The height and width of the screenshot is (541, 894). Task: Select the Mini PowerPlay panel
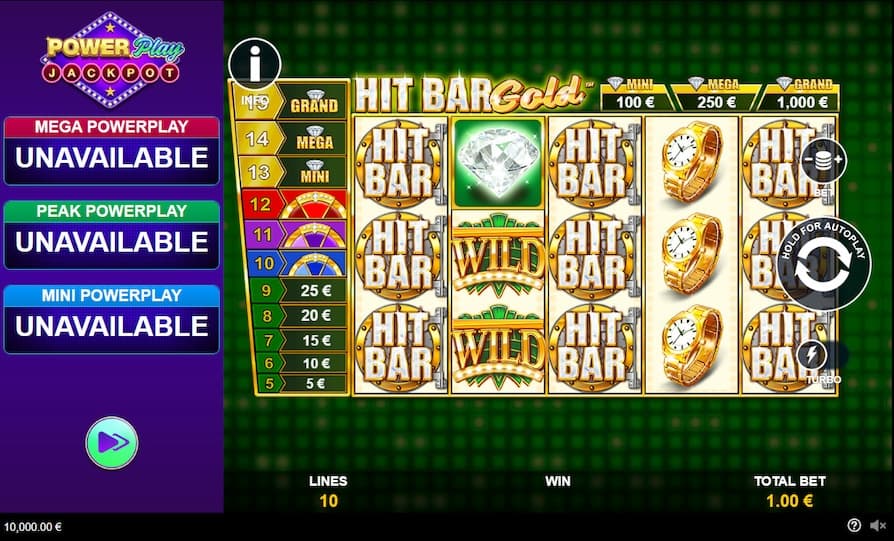coord(111,319)
